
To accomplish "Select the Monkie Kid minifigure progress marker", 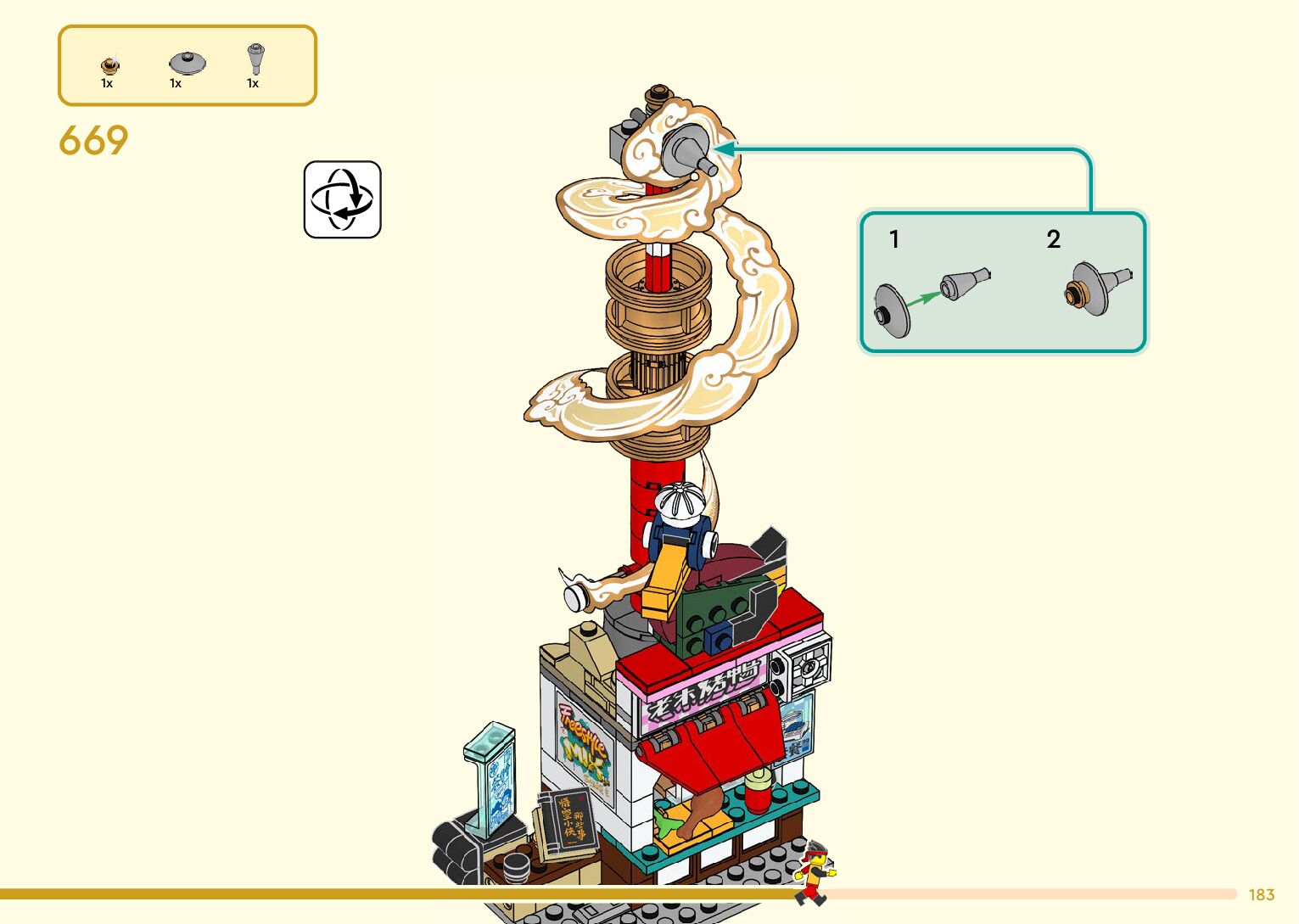I will coord(815,873).
